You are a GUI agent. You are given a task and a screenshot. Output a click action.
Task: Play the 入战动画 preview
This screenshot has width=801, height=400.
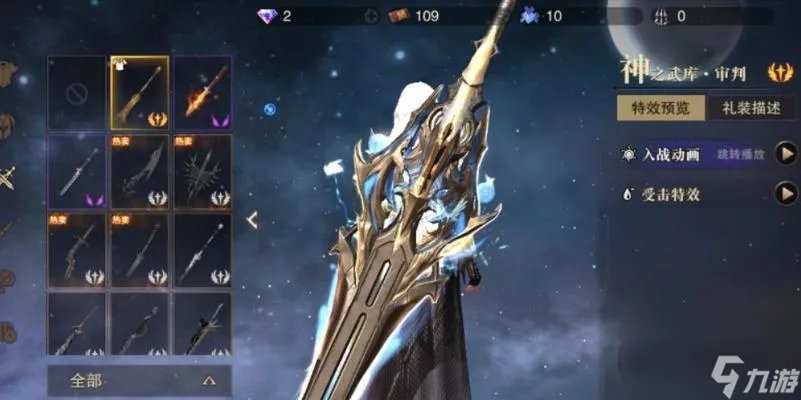click(x=787, y=154)
